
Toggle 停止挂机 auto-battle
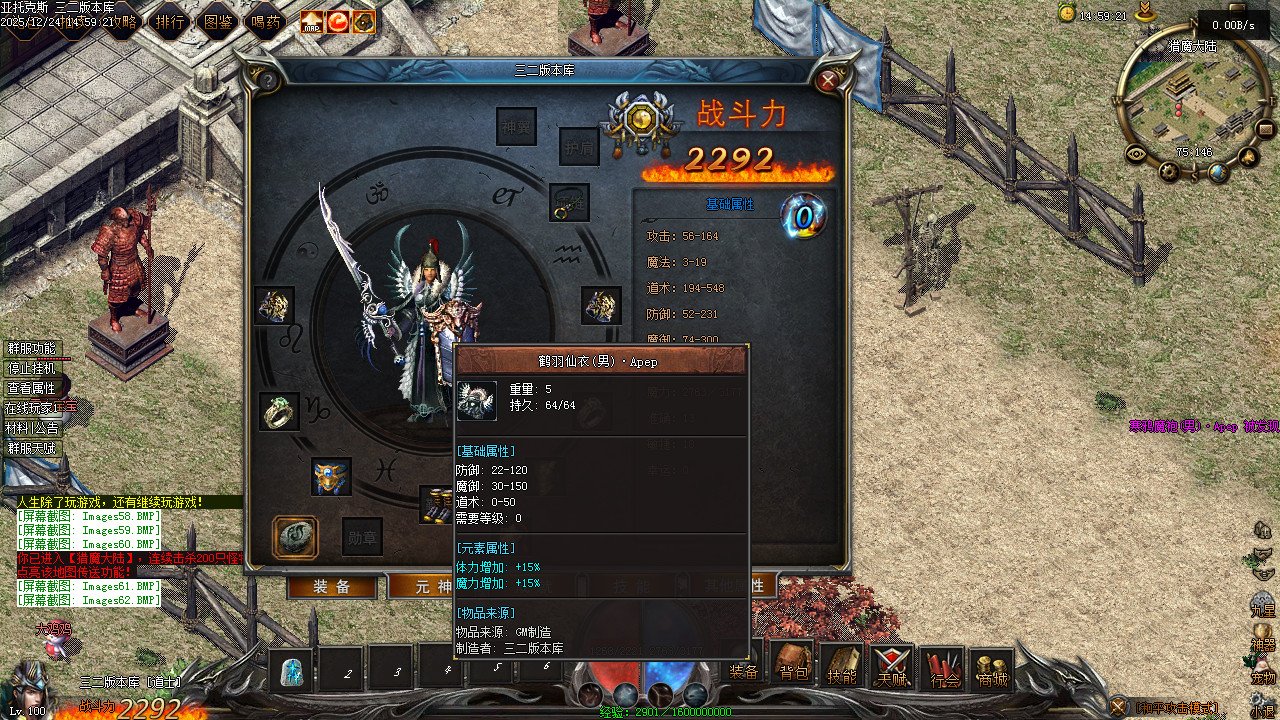(x=32, y=368)
